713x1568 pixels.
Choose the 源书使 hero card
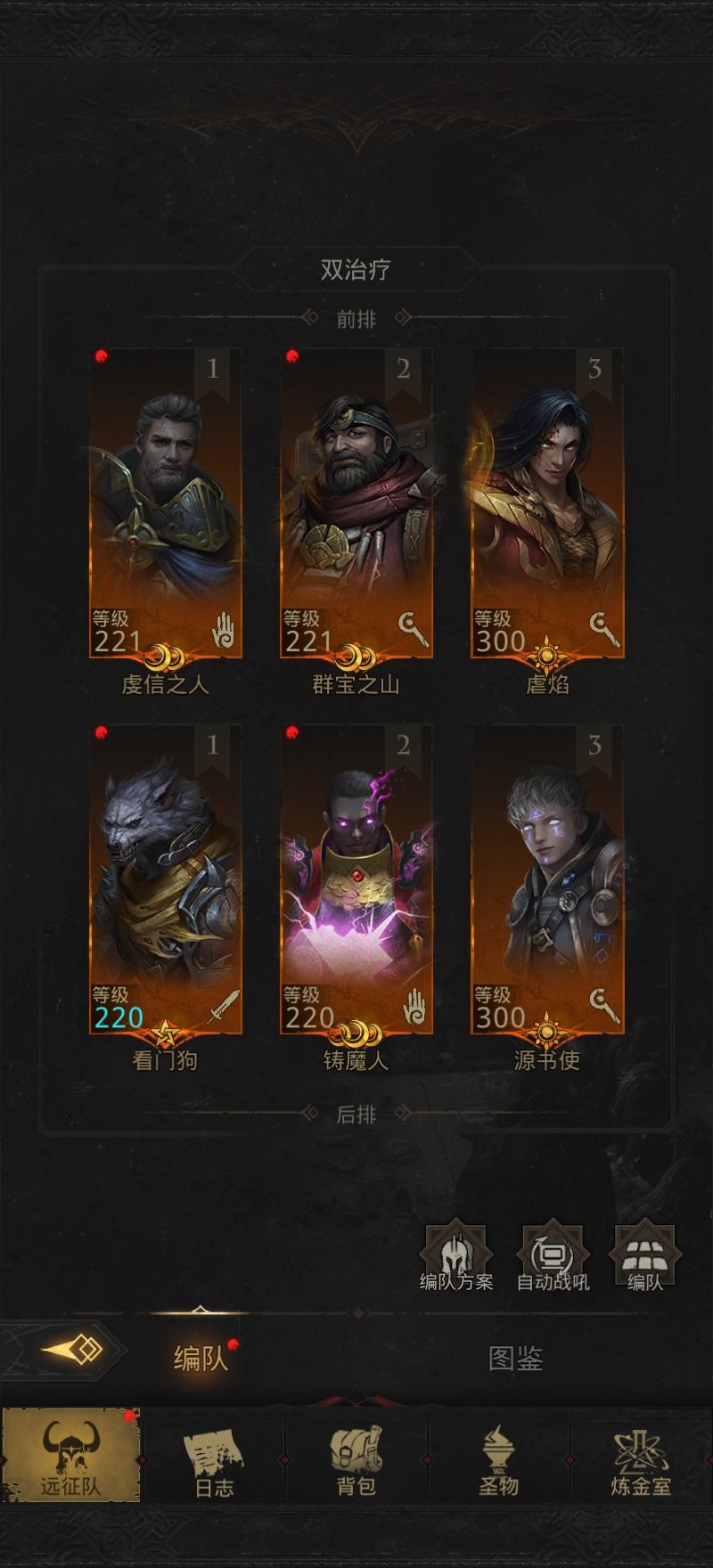coord(546,879)
